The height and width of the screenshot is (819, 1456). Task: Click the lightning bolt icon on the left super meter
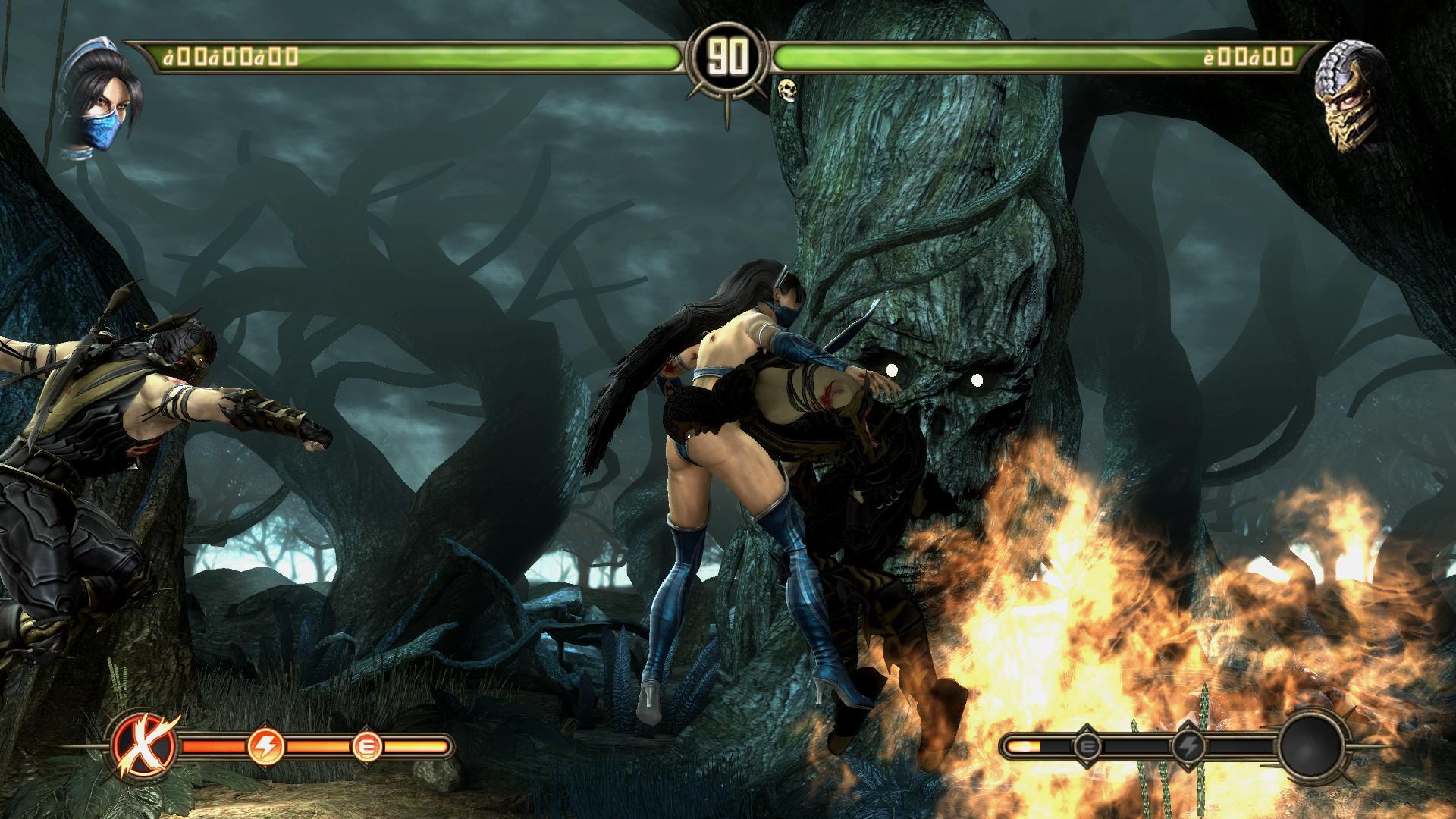click(x=266, y=745)
